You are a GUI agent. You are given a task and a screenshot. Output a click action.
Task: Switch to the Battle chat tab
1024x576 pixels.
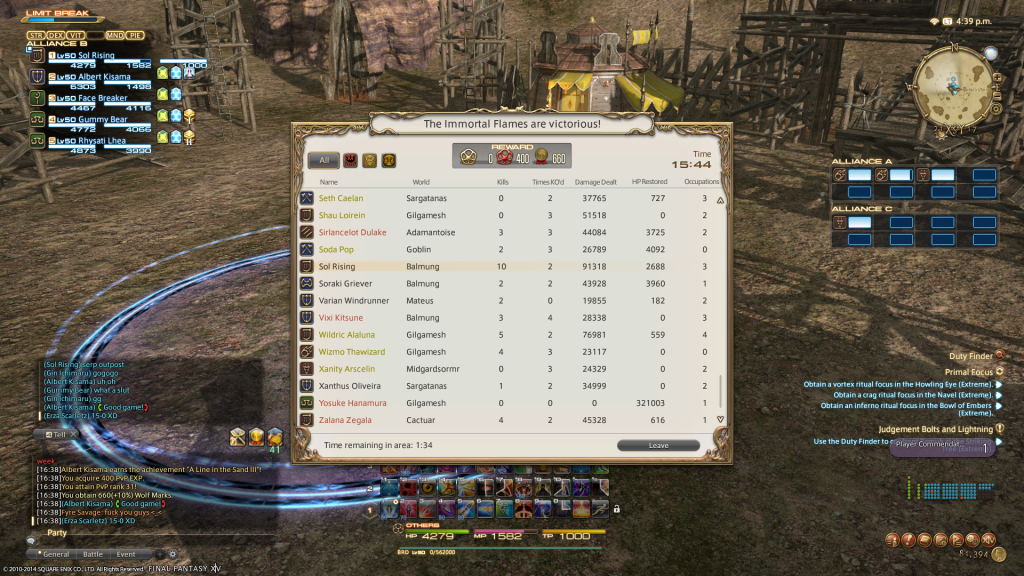pyautogui.click(x=93, y=553)
